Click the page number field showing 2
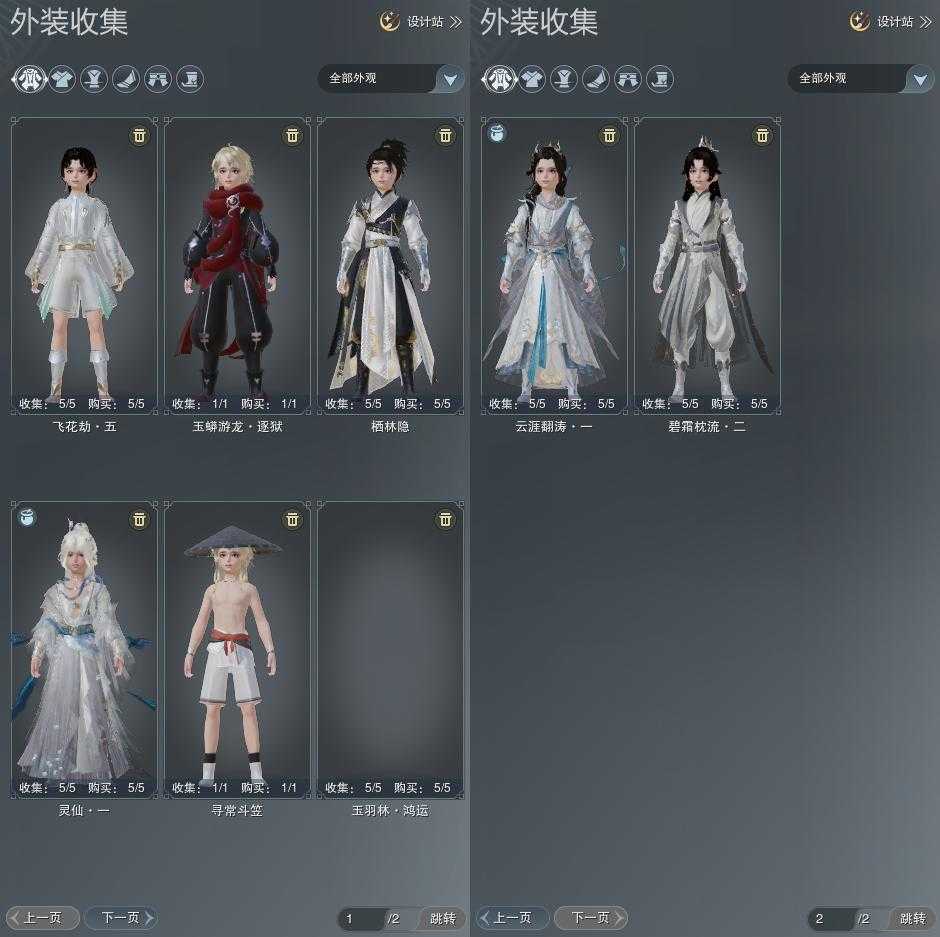Image resolution: width=940 pixels, height=937 pixels. pos(829,918)
